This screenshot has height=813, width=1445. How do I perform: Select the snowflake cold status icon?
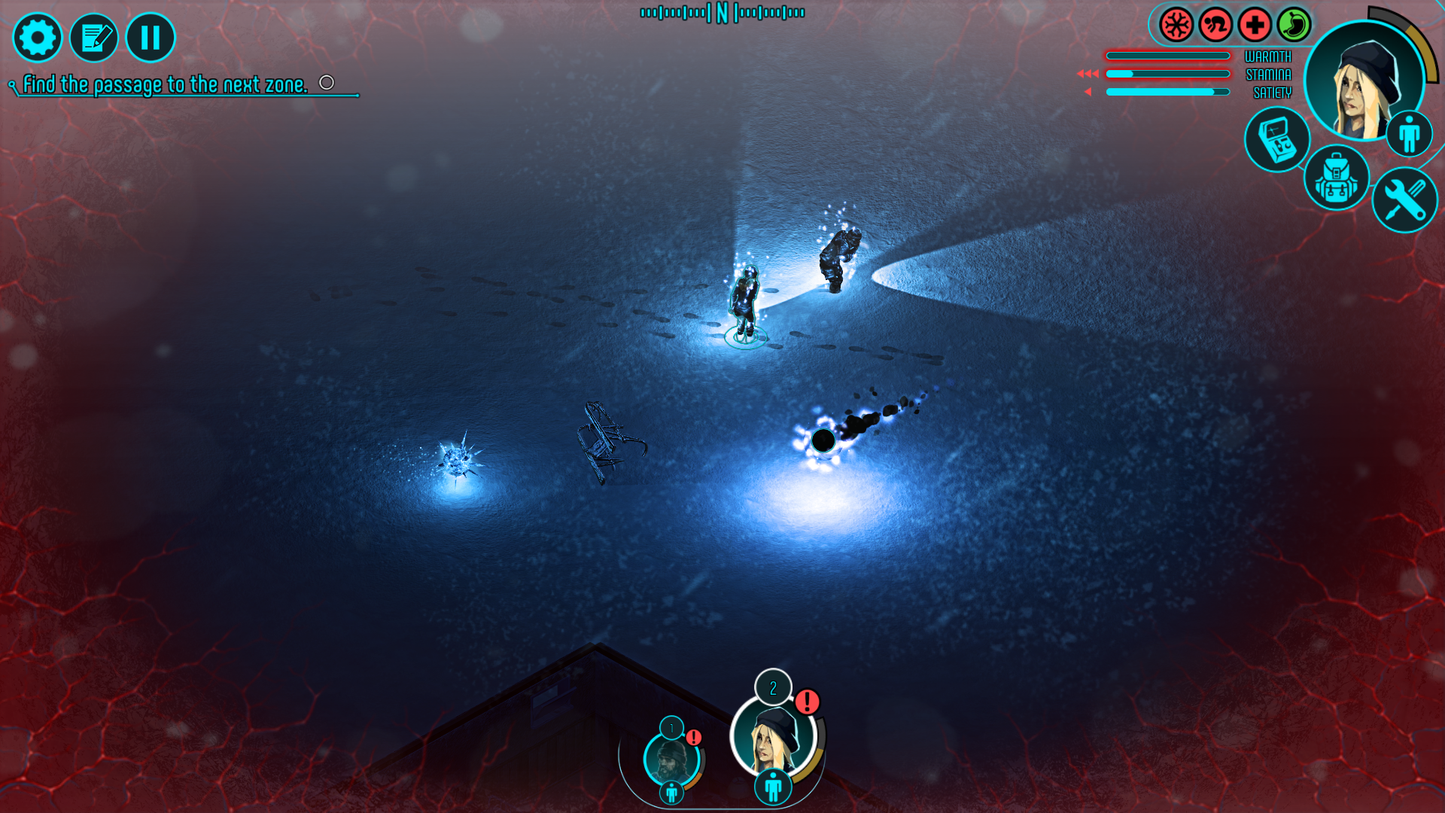[x=1176, y=25]
